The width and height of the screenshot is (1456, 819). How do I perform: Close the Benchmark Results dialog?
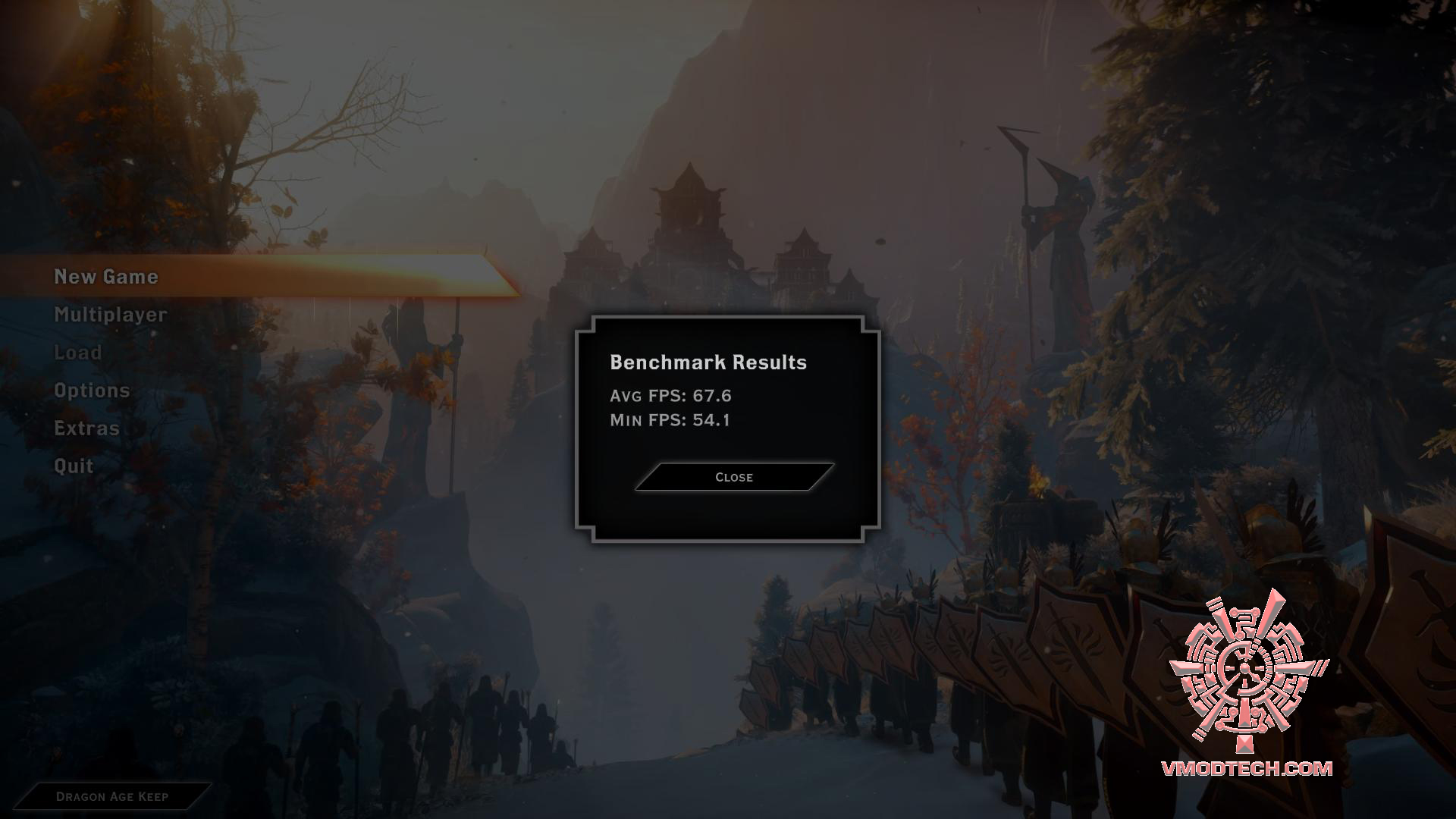pos(734,477)
